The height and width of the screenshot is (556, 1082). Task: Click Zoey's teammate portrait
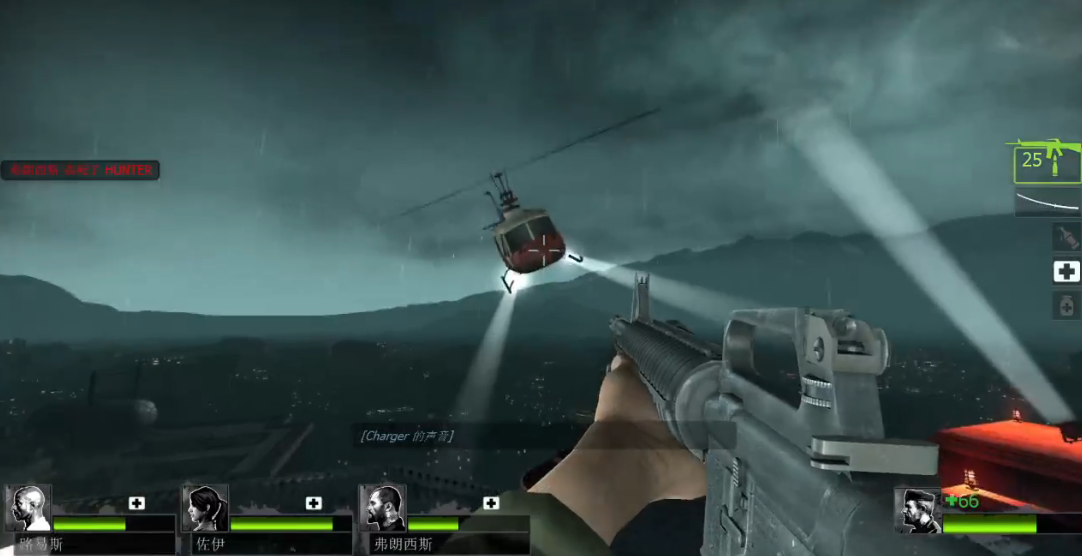pos(205,508)
